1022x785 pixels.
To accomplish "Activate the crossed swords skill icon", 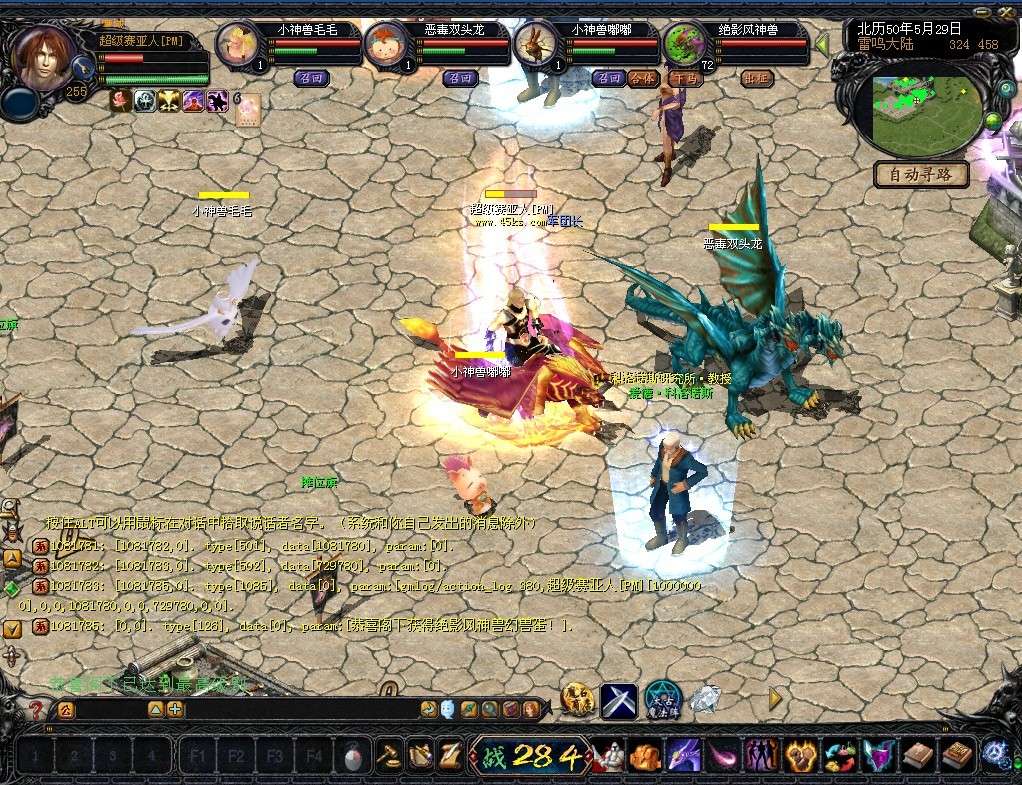I will (x=619, y=700).
